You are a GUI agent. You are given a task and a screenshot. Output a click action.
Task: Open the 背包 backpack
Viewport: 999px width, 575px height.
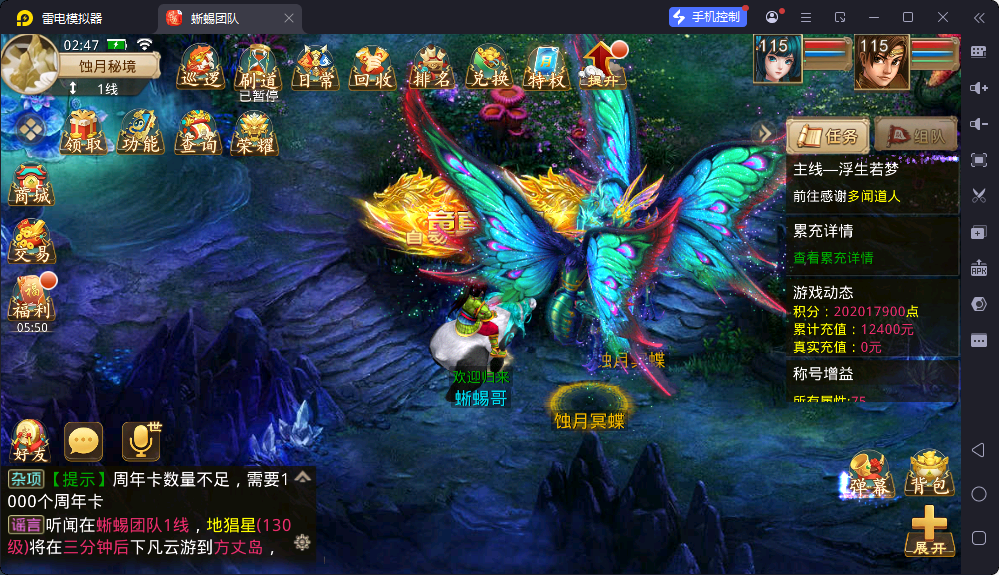tap(929, 474)
